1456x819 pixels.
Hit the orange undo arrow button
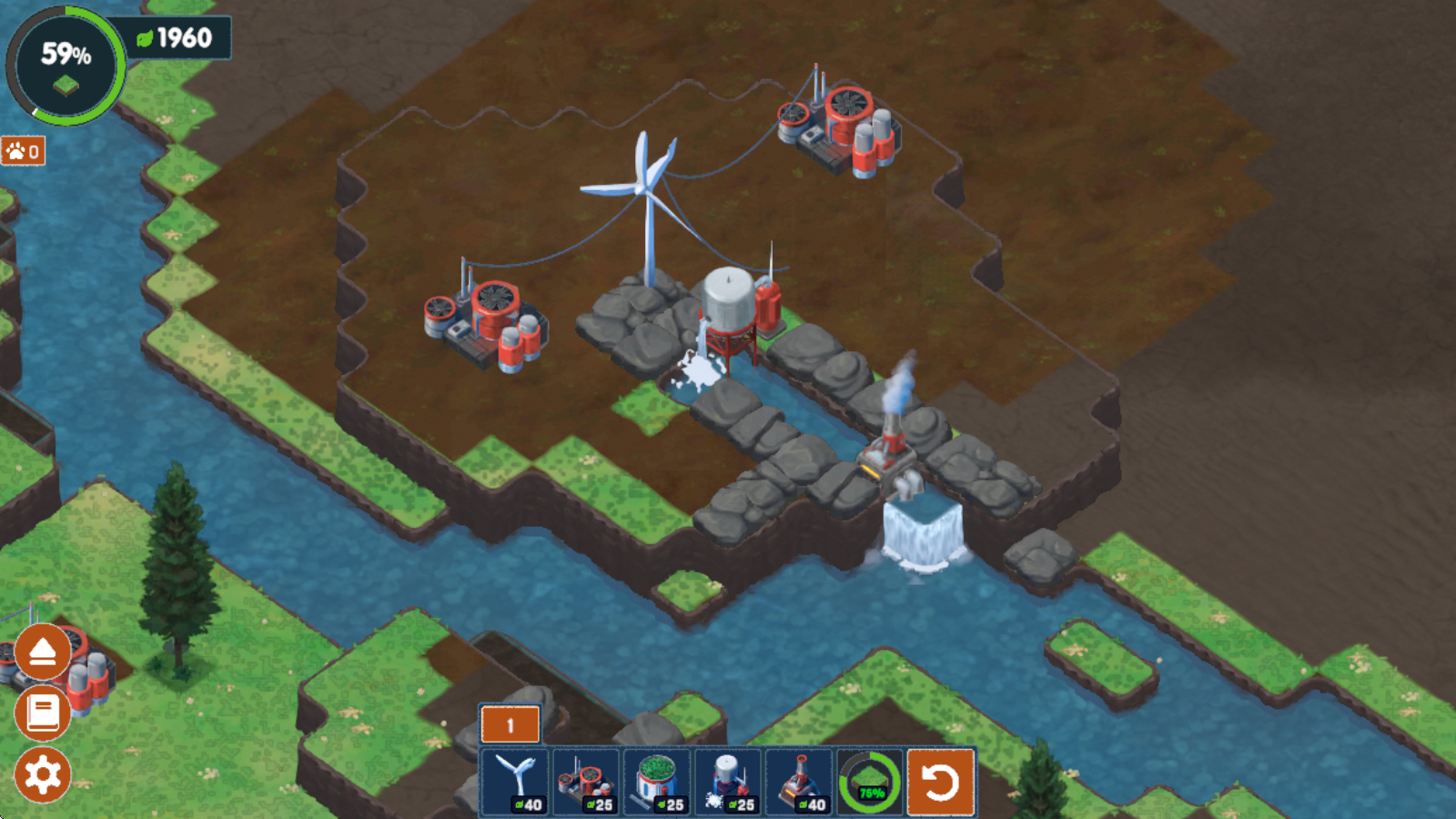(x=941, y=782)
